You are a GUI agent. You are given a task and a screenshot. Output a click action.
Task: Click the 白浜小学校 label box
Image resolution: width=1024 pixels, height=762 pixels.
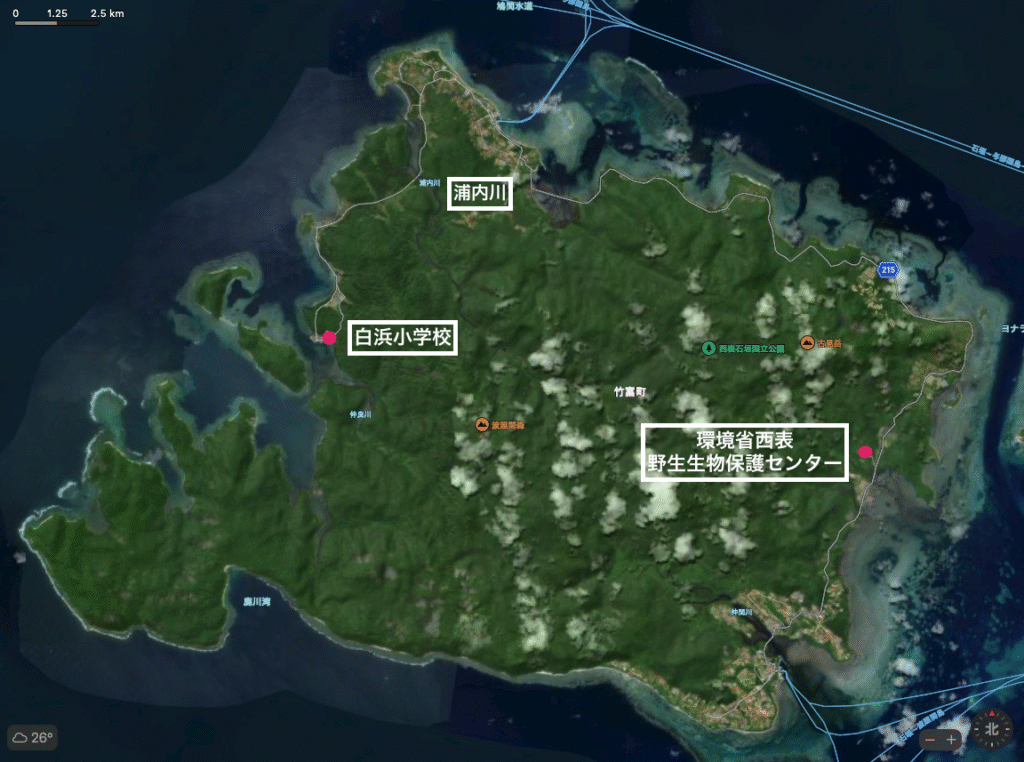402,339
